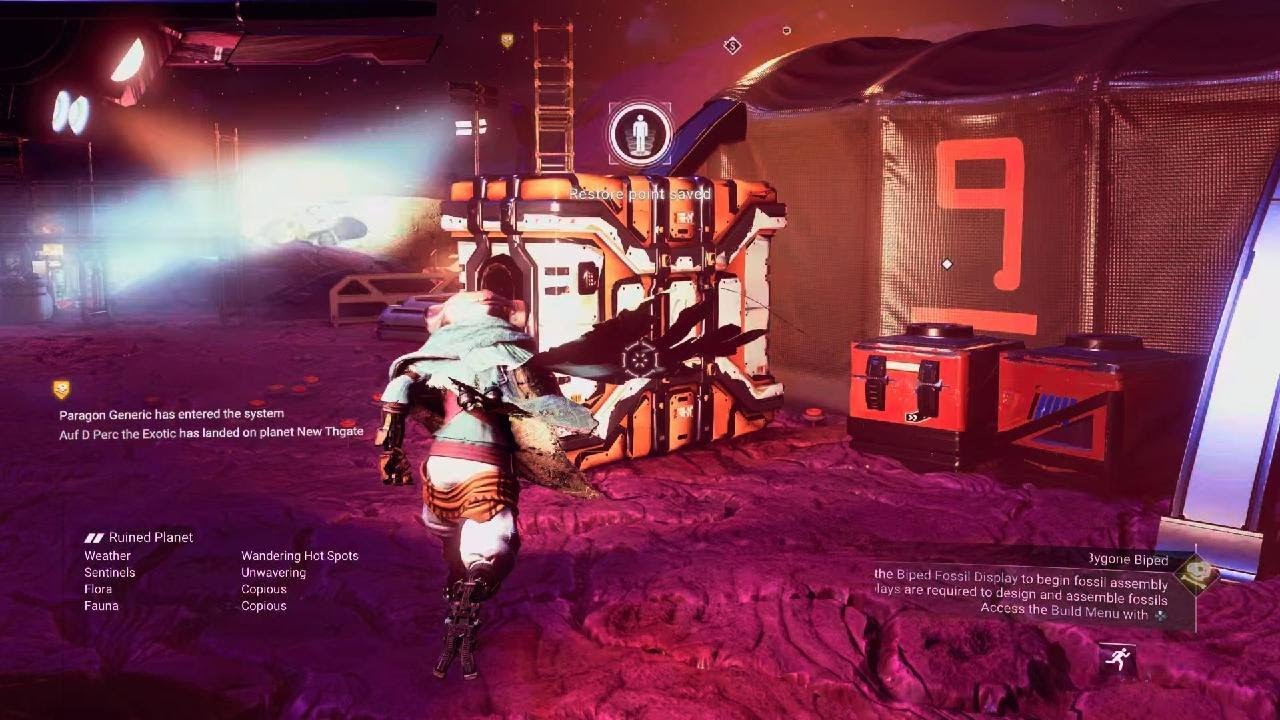Select the Ruined Planet info header
This screenshot has width=1280, height=720.
(139, 537)
